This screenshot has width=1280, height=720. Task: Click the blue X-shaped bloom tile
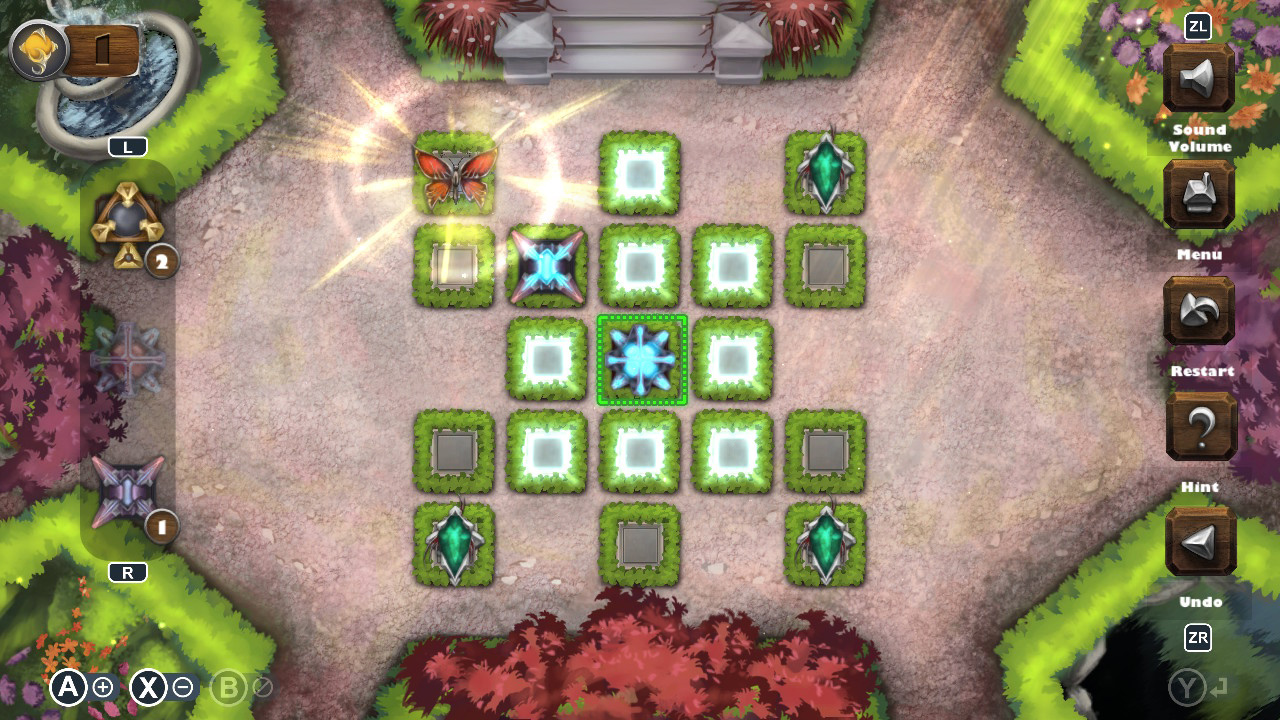548,266
